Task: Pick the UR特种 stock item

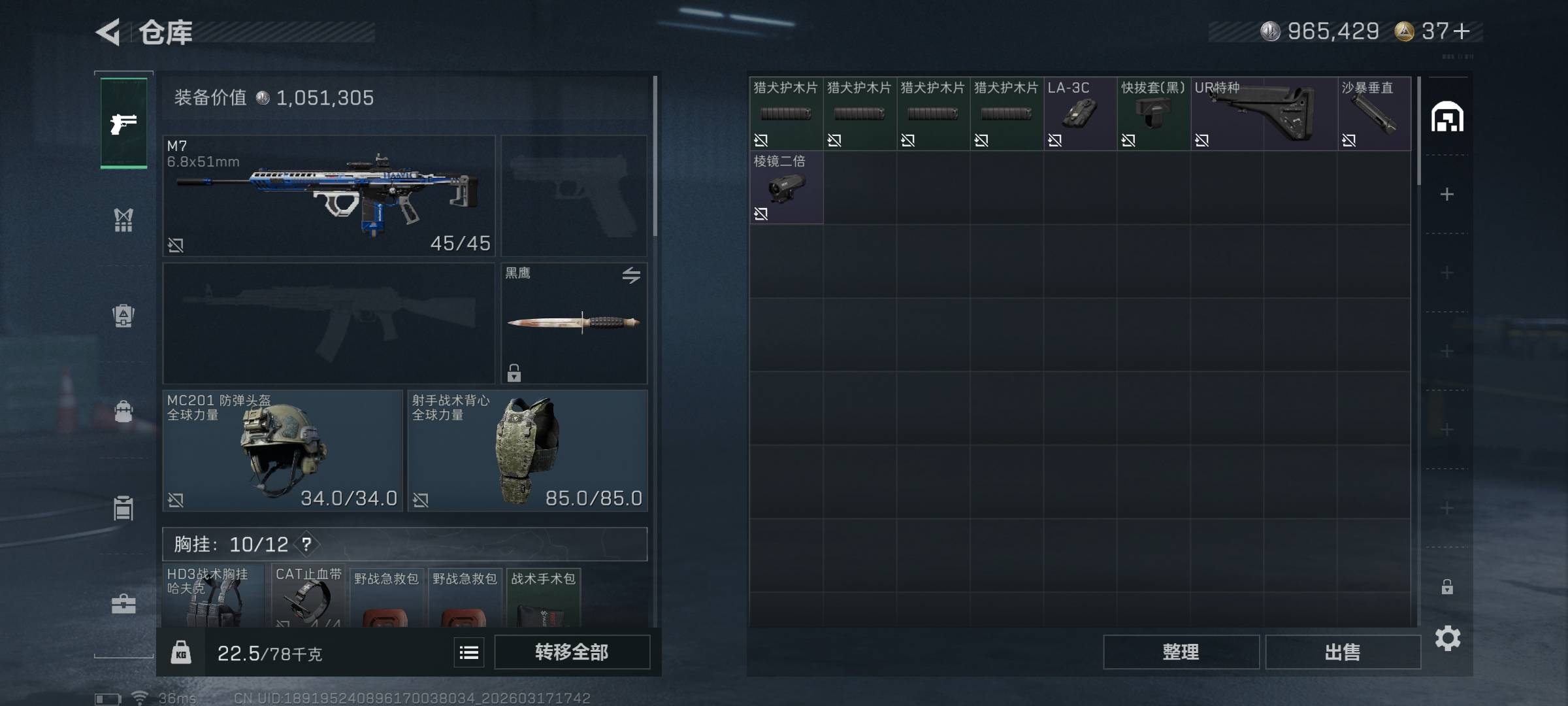Action: [1264, 114]
